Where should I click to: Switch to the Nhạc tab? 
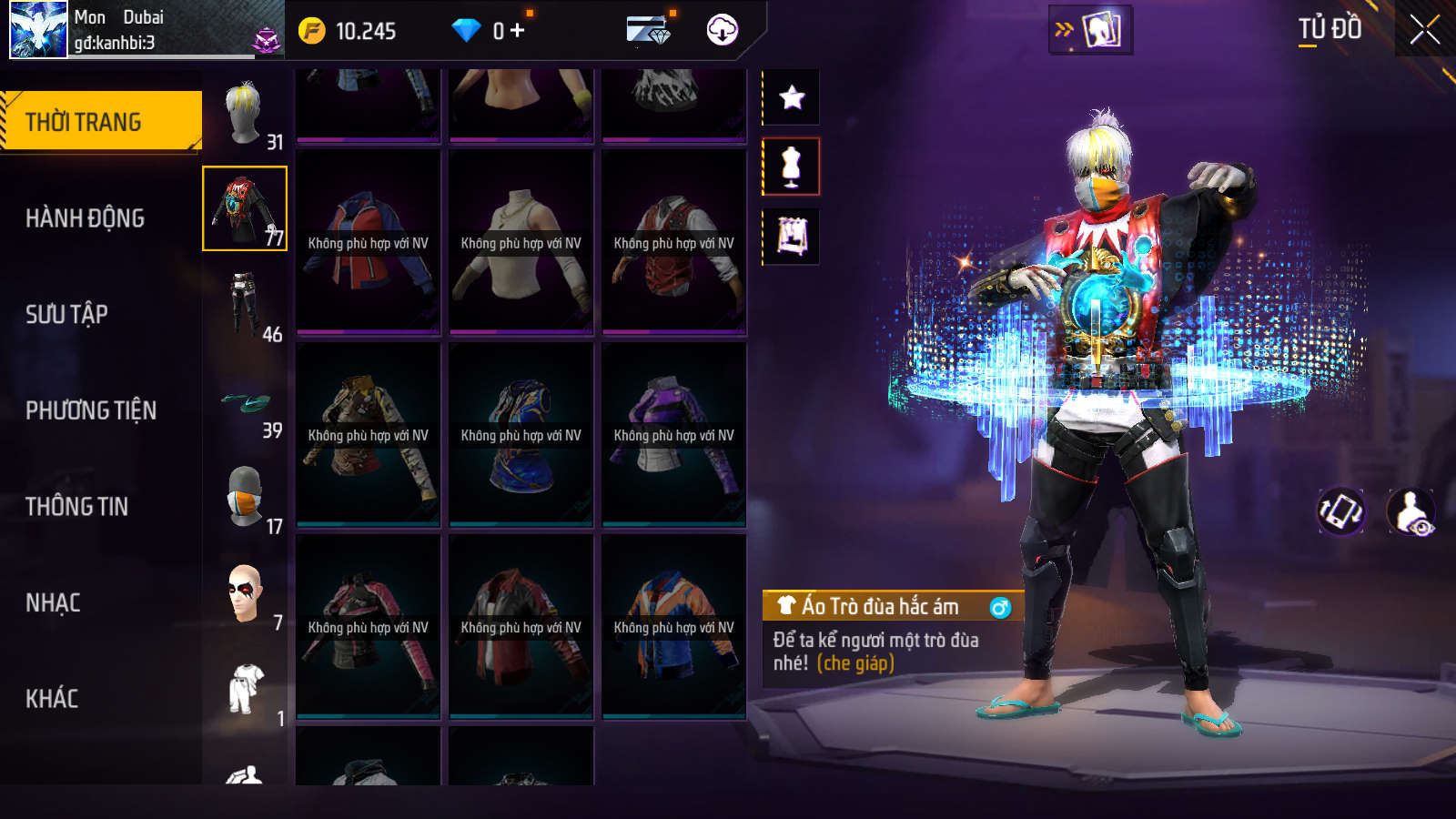(53, 602)
